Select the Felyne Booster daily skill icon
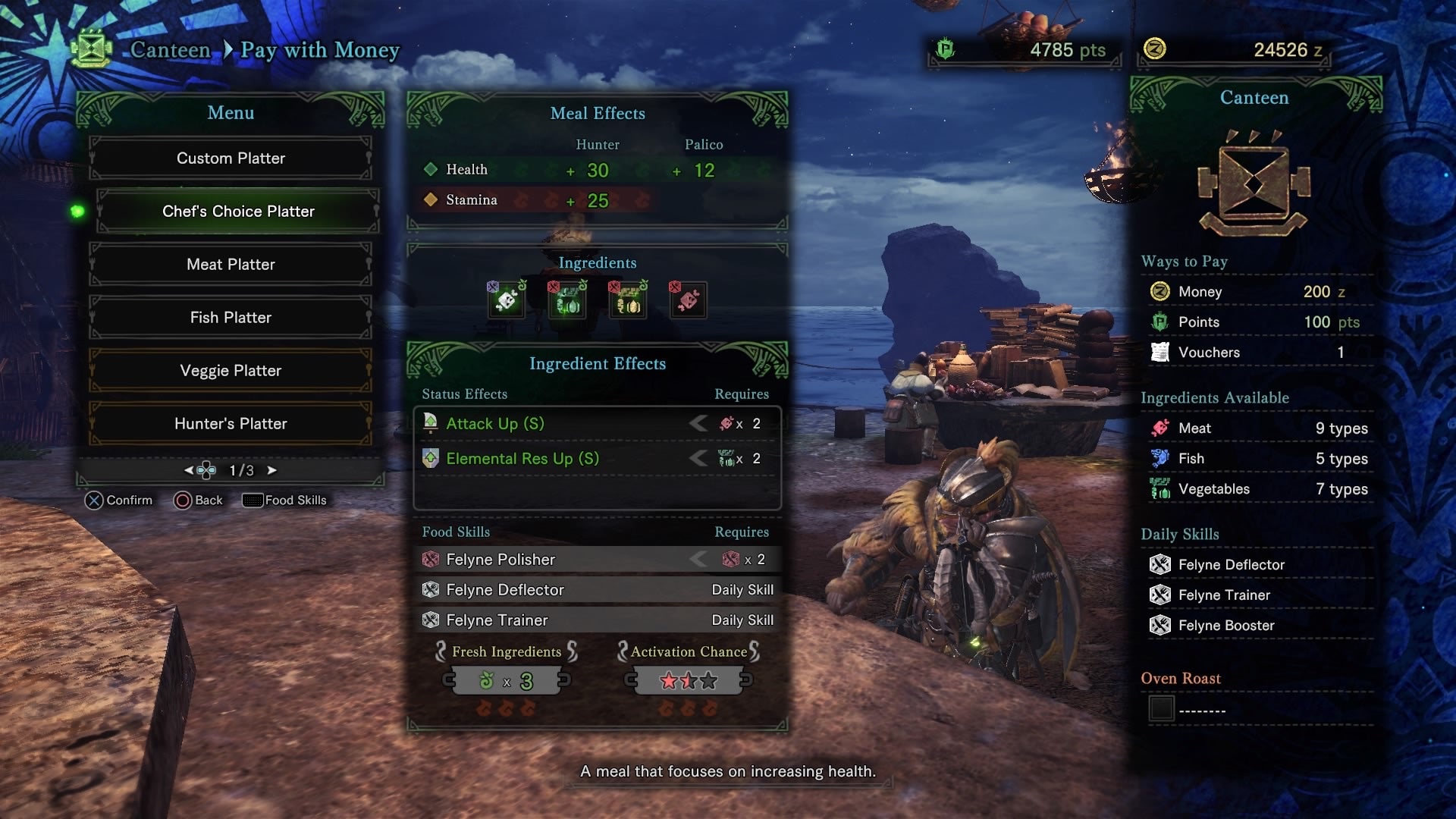The image size is (1456, 819). pos(1159,625)
